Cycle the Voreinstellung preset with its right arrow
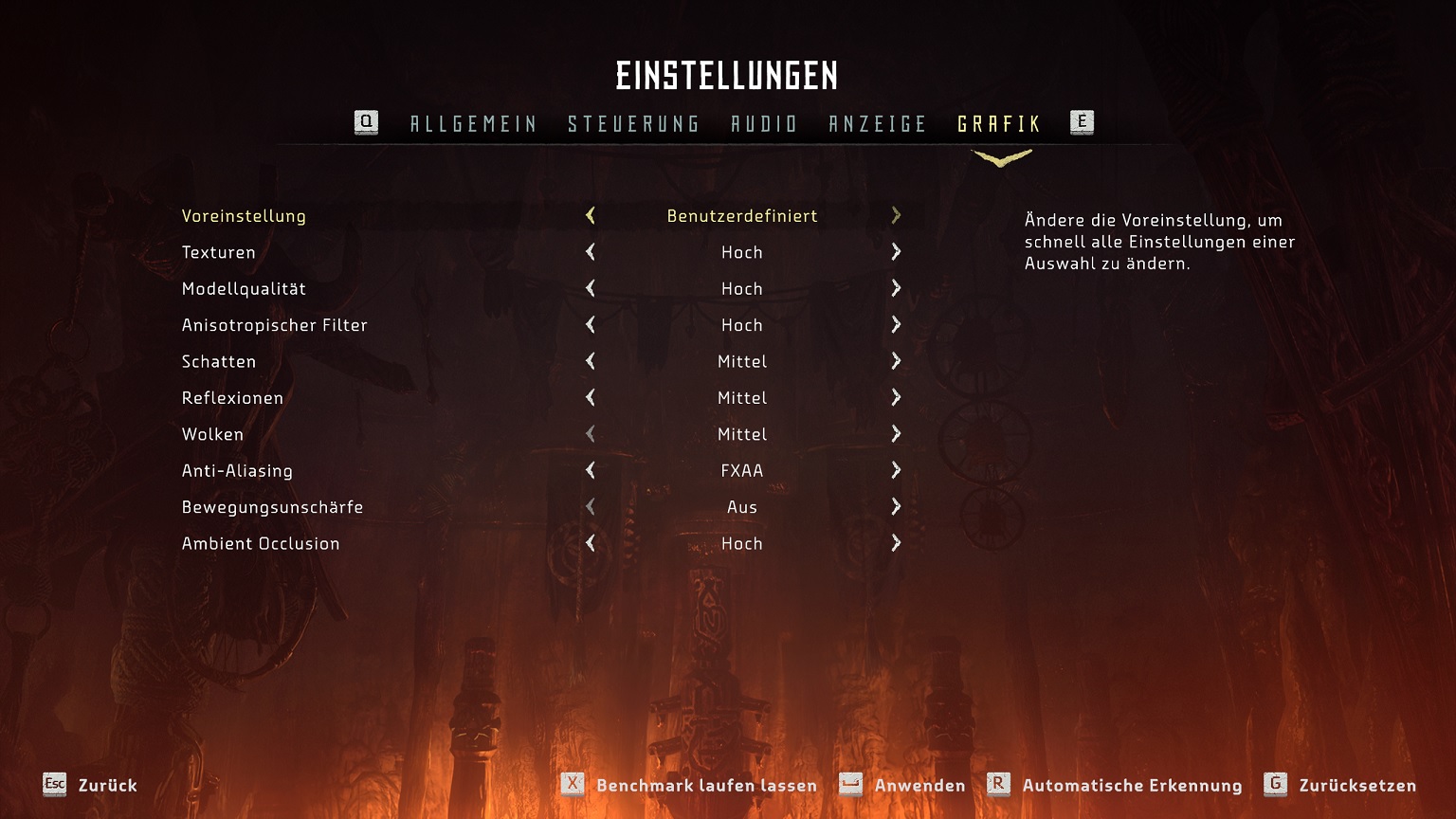The image size is (1456, 819). click(895, 216)
